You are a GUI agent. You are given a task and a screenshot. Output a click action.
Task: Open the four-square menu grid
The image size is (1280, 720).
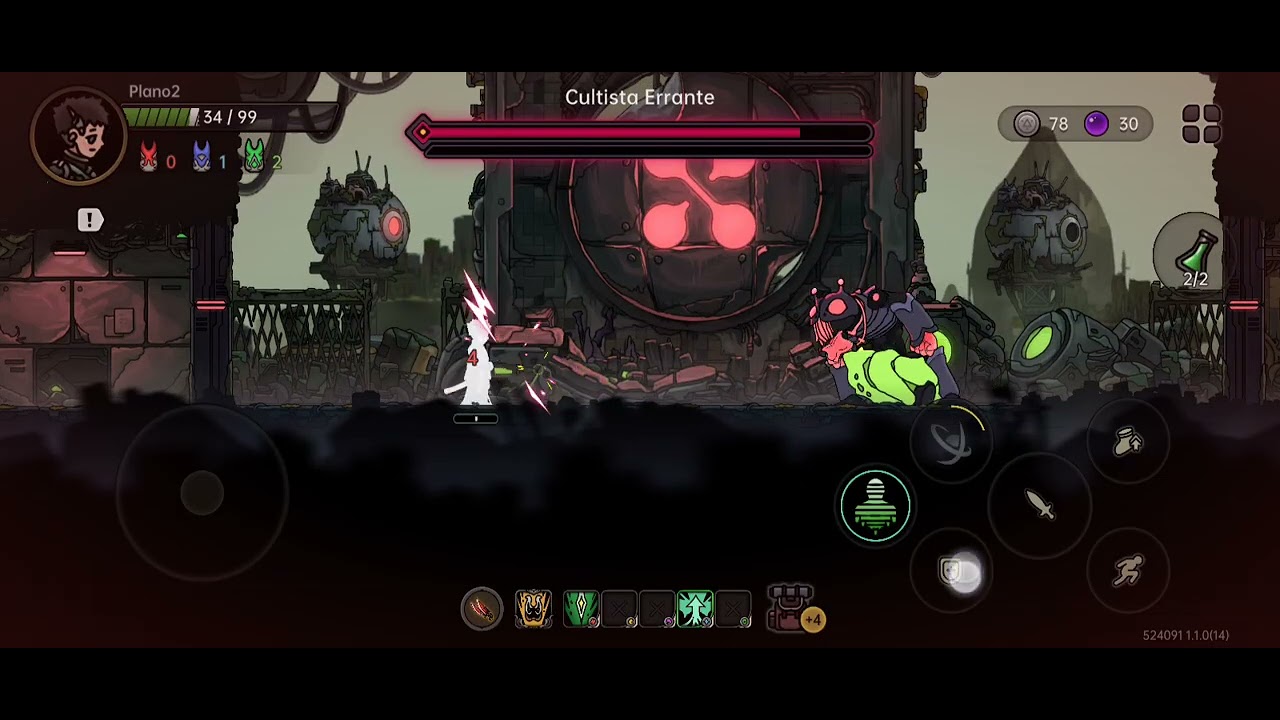click(x=1201, y=125)
